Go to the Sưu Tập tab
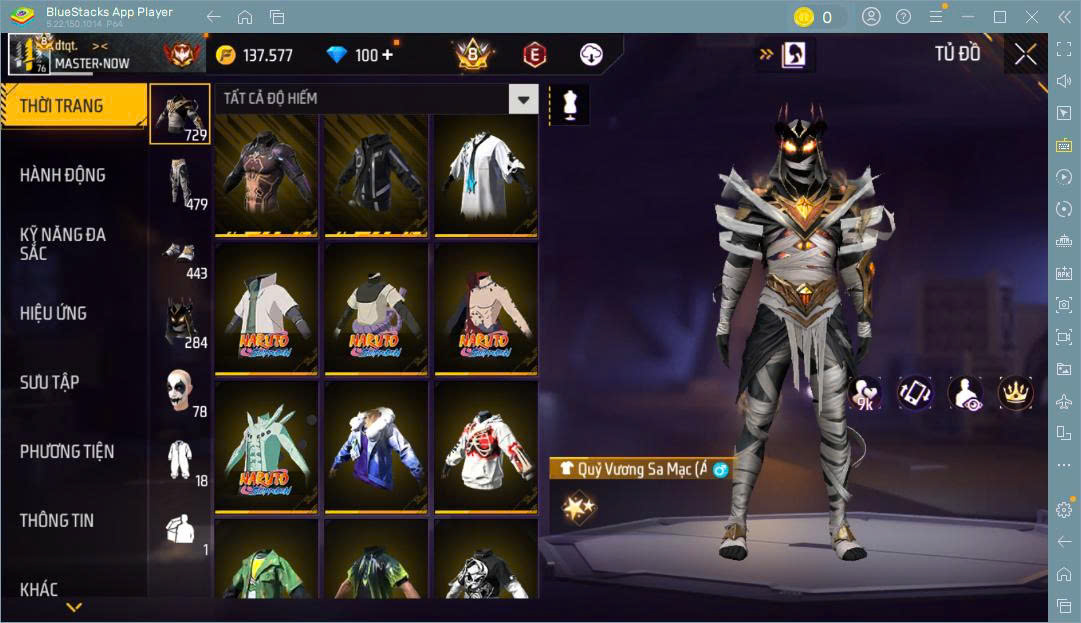The height and width of the screenshot is (623, 1081). click(50, 382)
